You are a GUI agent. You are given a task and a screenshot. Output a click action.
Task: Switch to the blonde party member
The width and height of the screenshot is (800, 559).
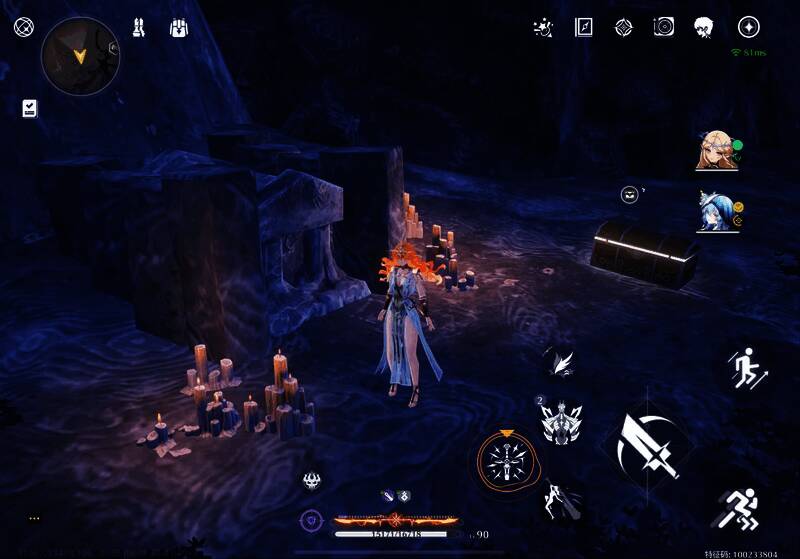[716, 151]
